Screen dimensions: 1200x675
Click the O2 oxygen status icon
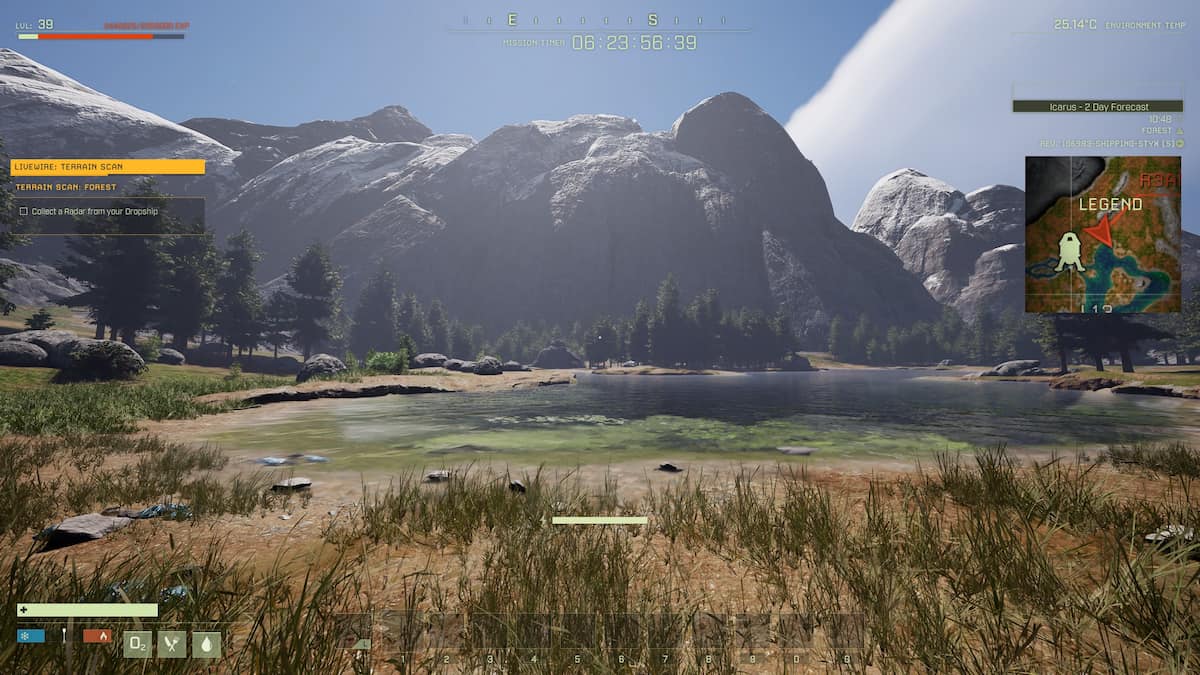coord(137,644)
